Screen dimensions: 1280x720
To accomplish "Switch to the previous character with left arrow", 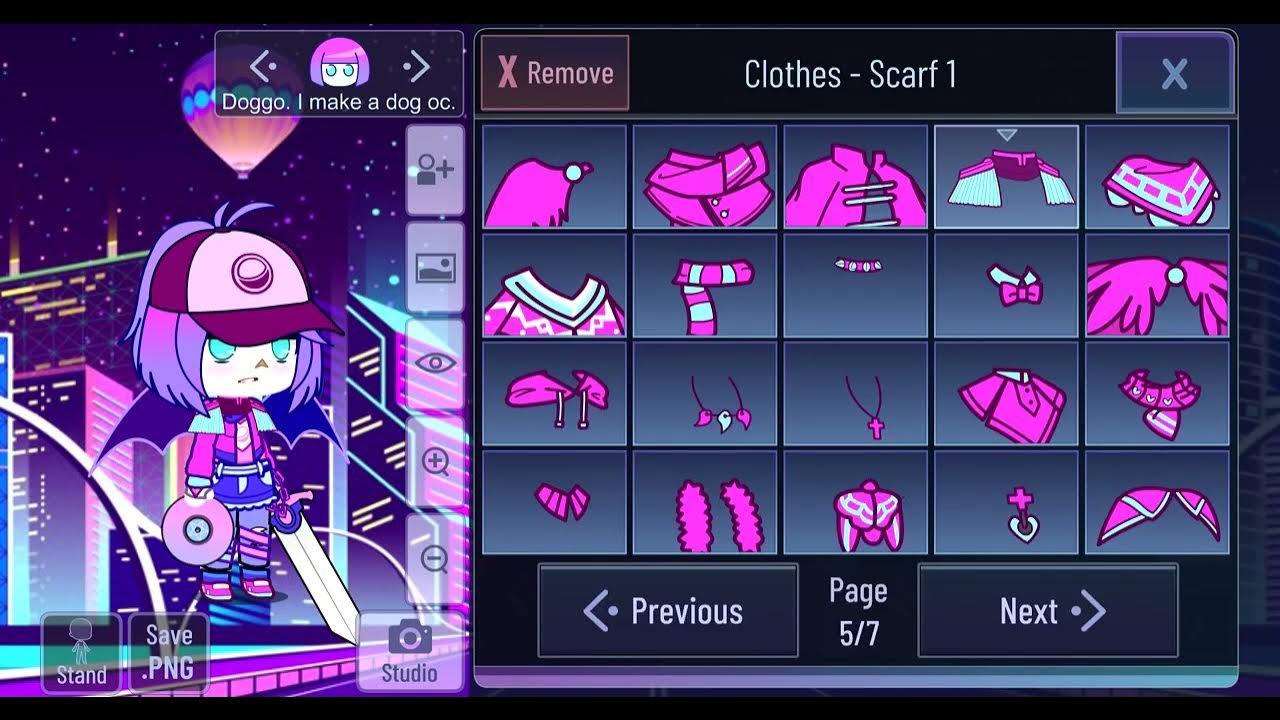I will click(x=261, y=66).
